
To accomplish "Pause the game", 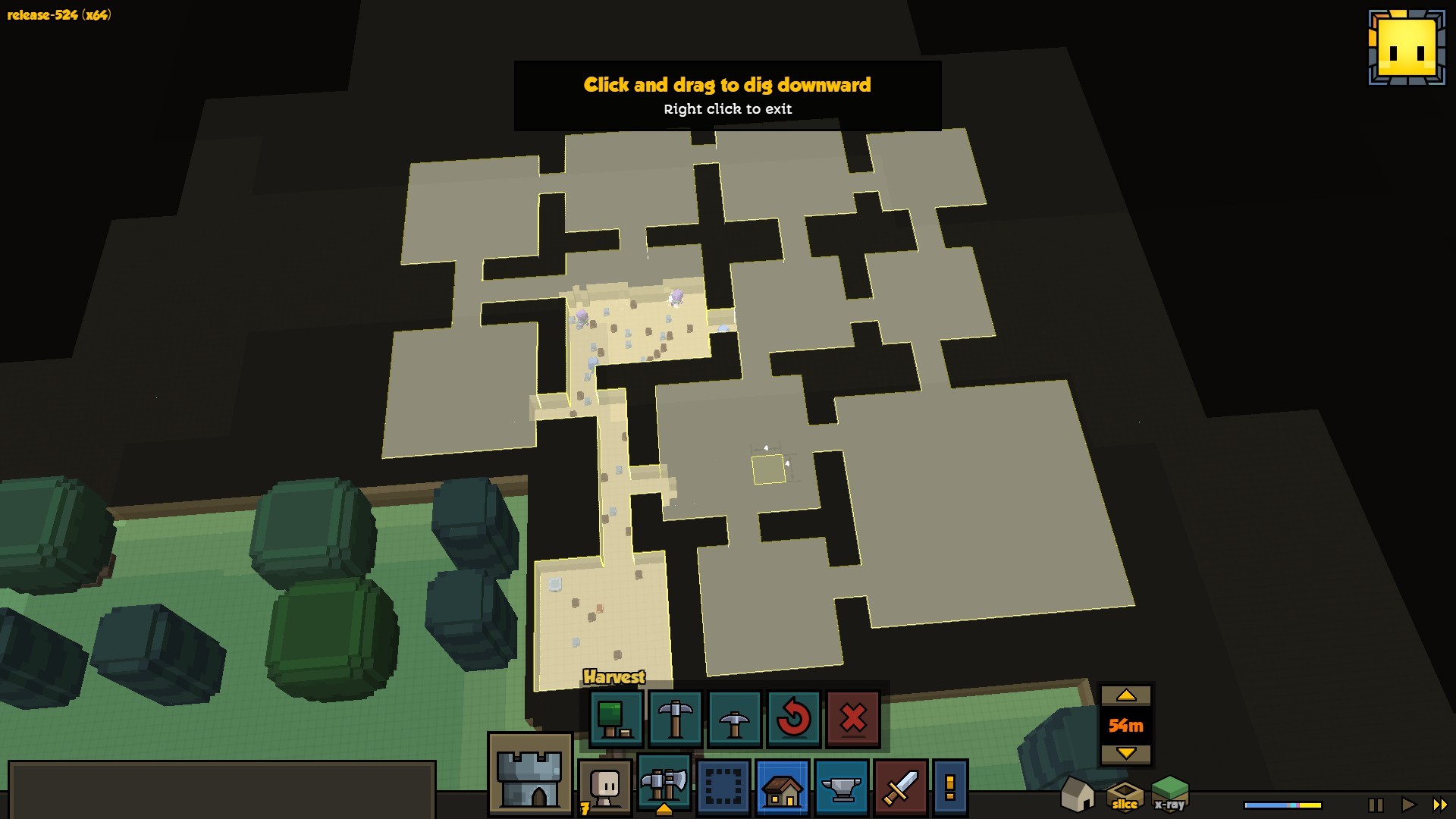I will [x=1375, y=805].
